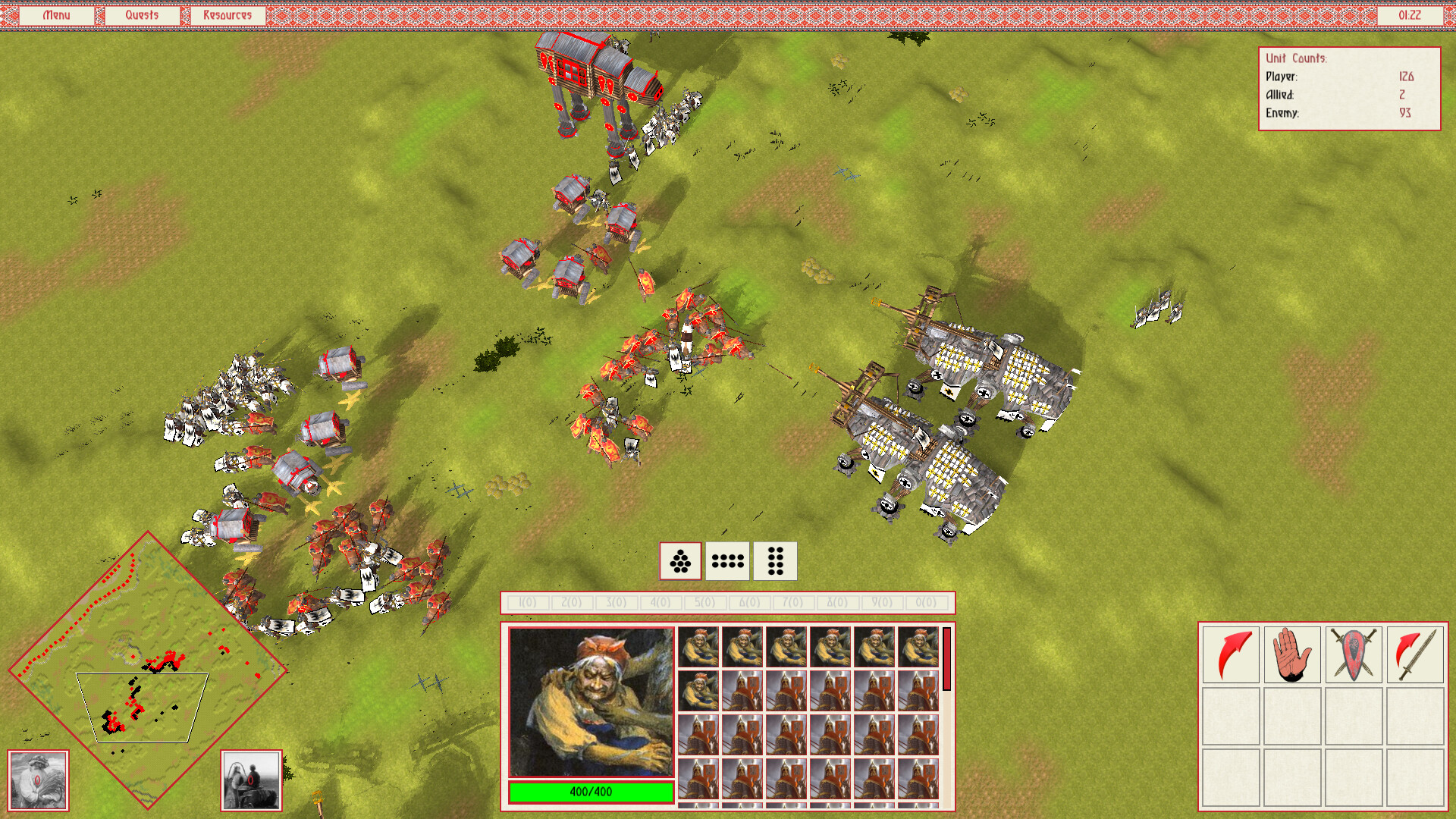Issue attack-move with the sword-arrow icon
The image size is (1456, 819).
[x=1417, y=655]
